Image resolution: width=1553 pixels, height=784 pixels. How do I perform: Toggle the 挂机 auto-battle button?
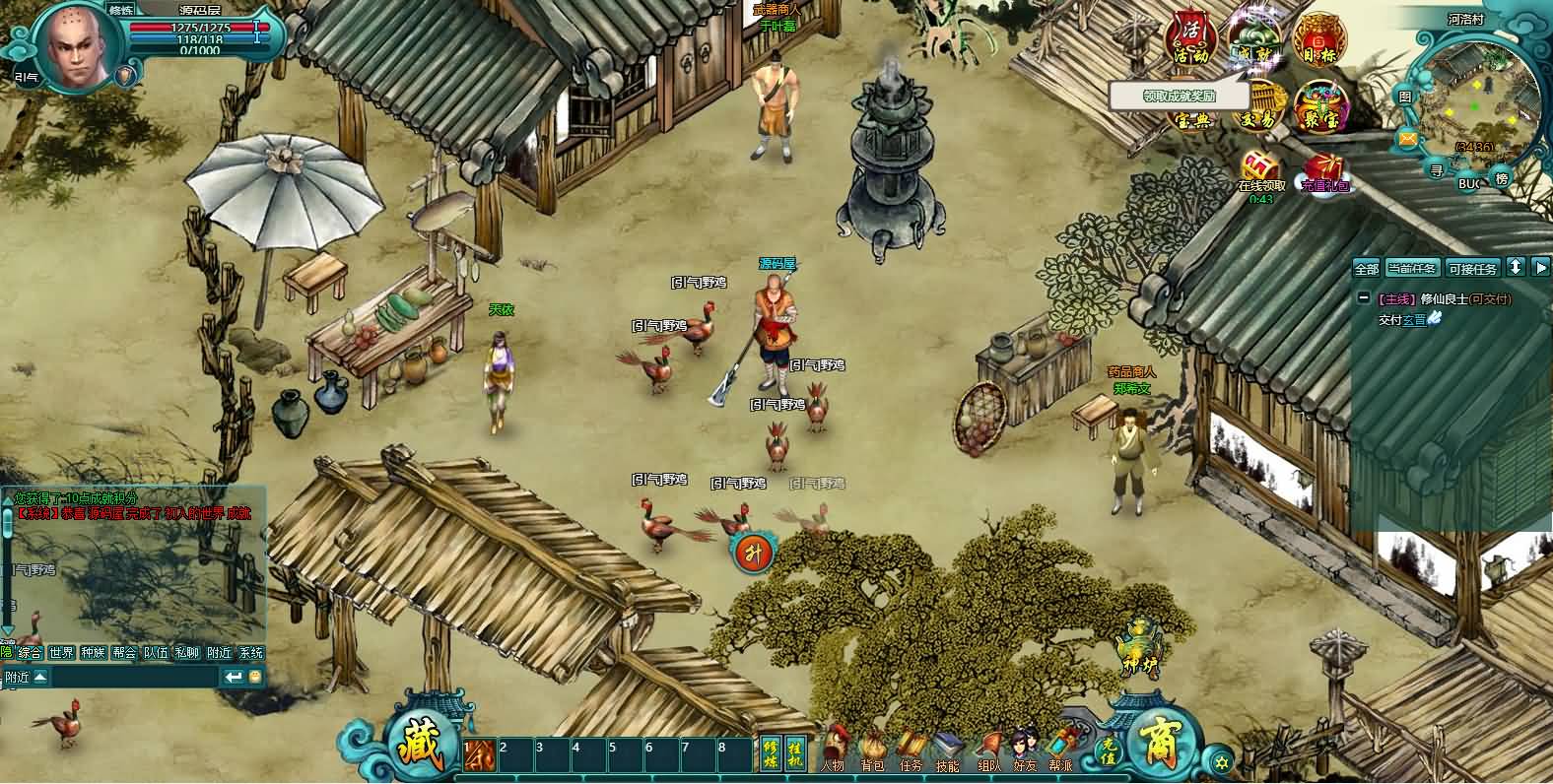[796, 752]
